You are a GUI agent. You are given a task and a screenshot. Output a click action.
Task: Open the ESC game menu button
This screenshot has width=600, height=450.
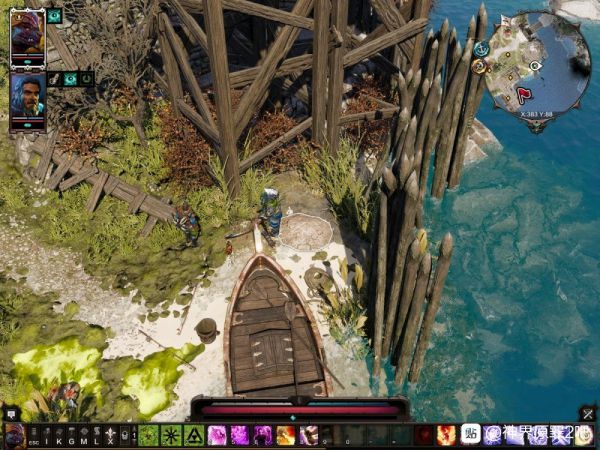[x=33, y=436]
